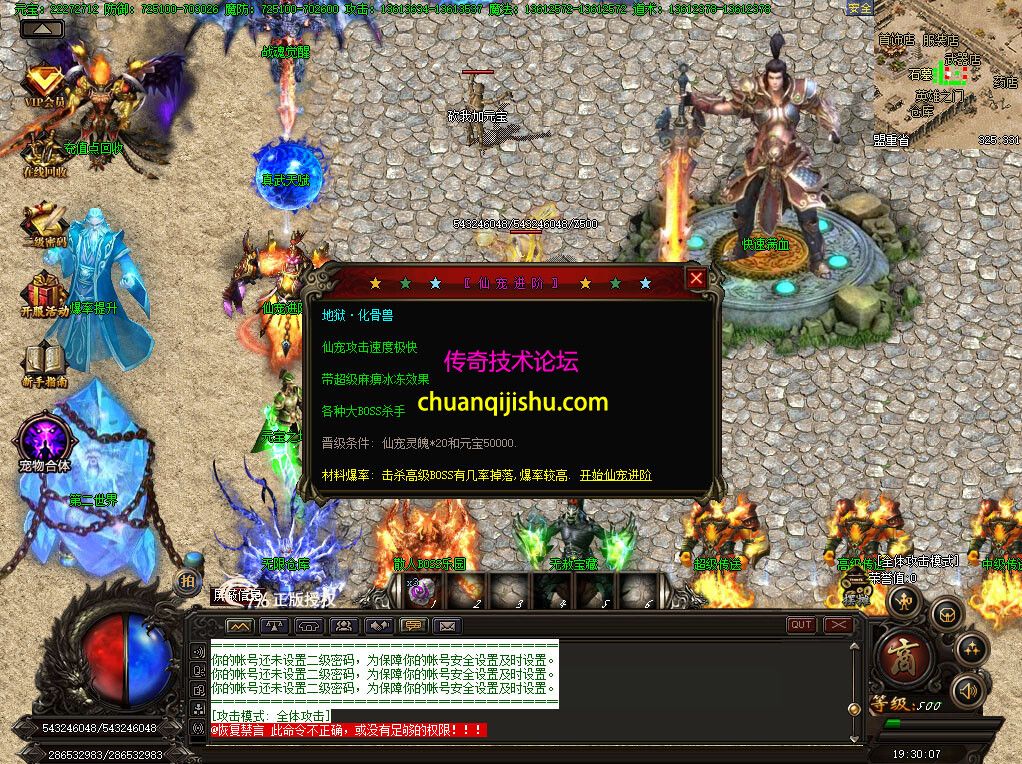Open the 二级密码 scroll icon
The image size is (1022, 764).
tap(43, 226)
